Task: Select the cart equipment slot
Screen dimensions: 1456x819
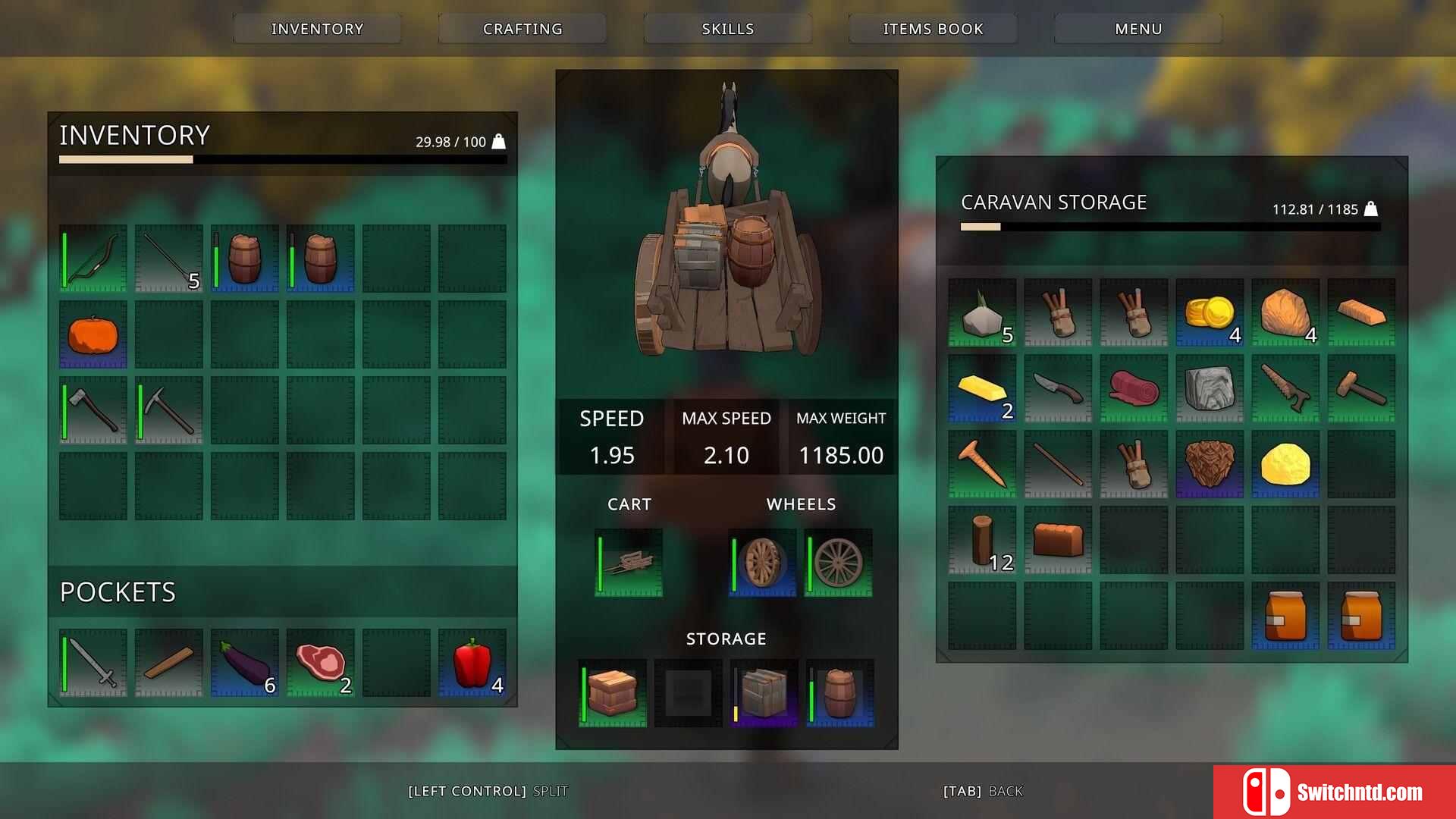Action: (629, 563)
